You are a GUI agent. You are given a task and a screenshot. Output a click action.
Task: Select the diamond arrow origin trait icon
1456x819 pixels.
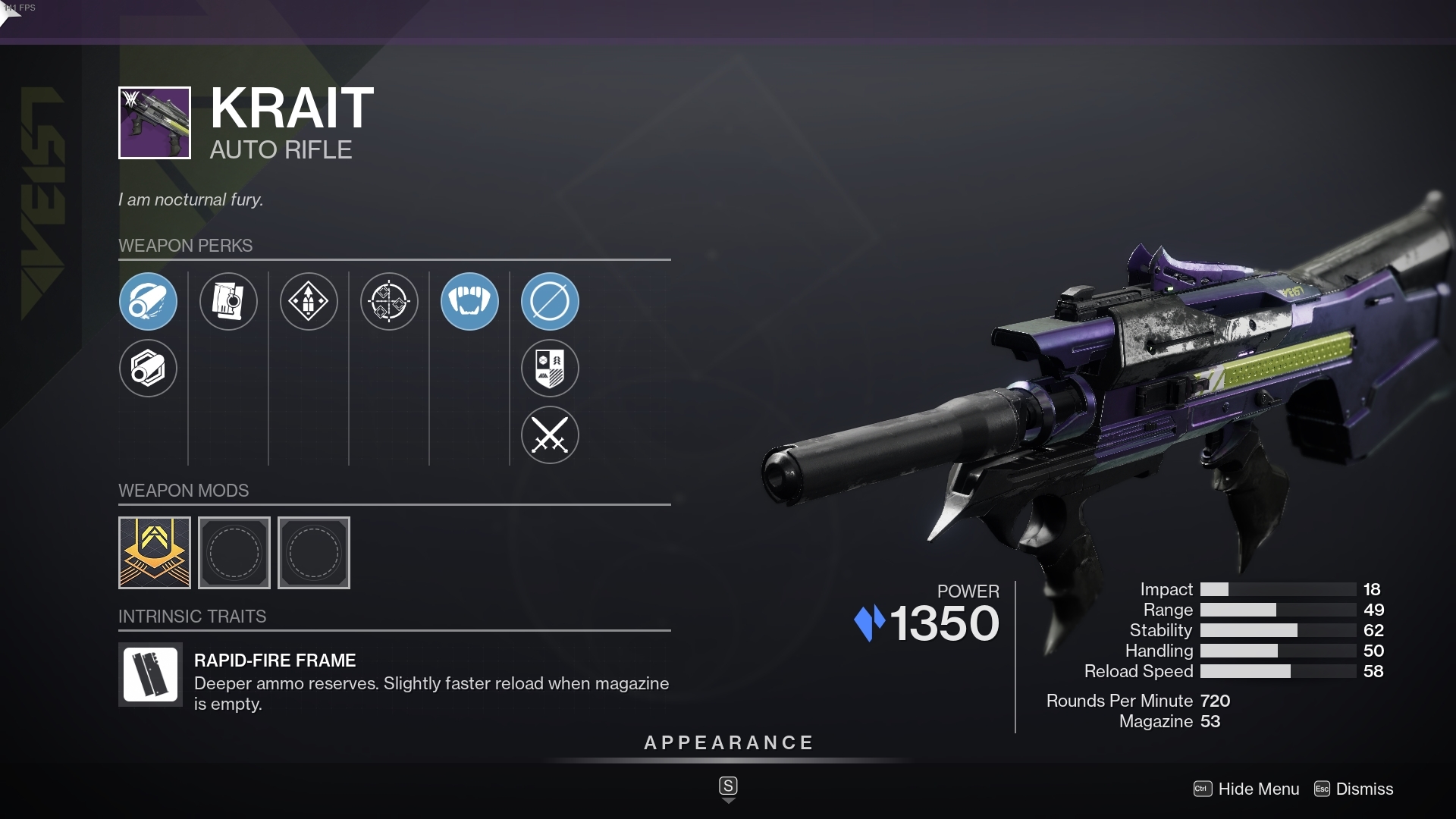pyautogui.click(x=309, y=301)
